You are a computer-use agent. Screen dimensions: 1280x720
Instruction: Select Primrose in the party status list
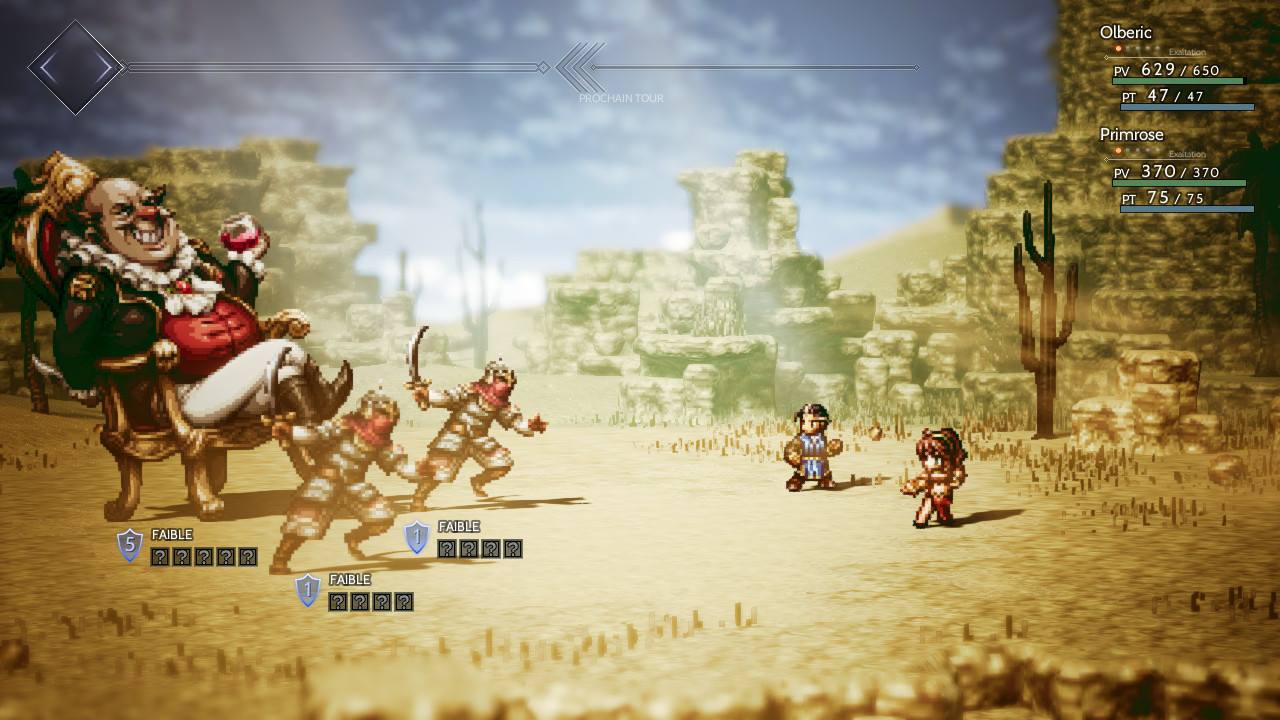1131,135
